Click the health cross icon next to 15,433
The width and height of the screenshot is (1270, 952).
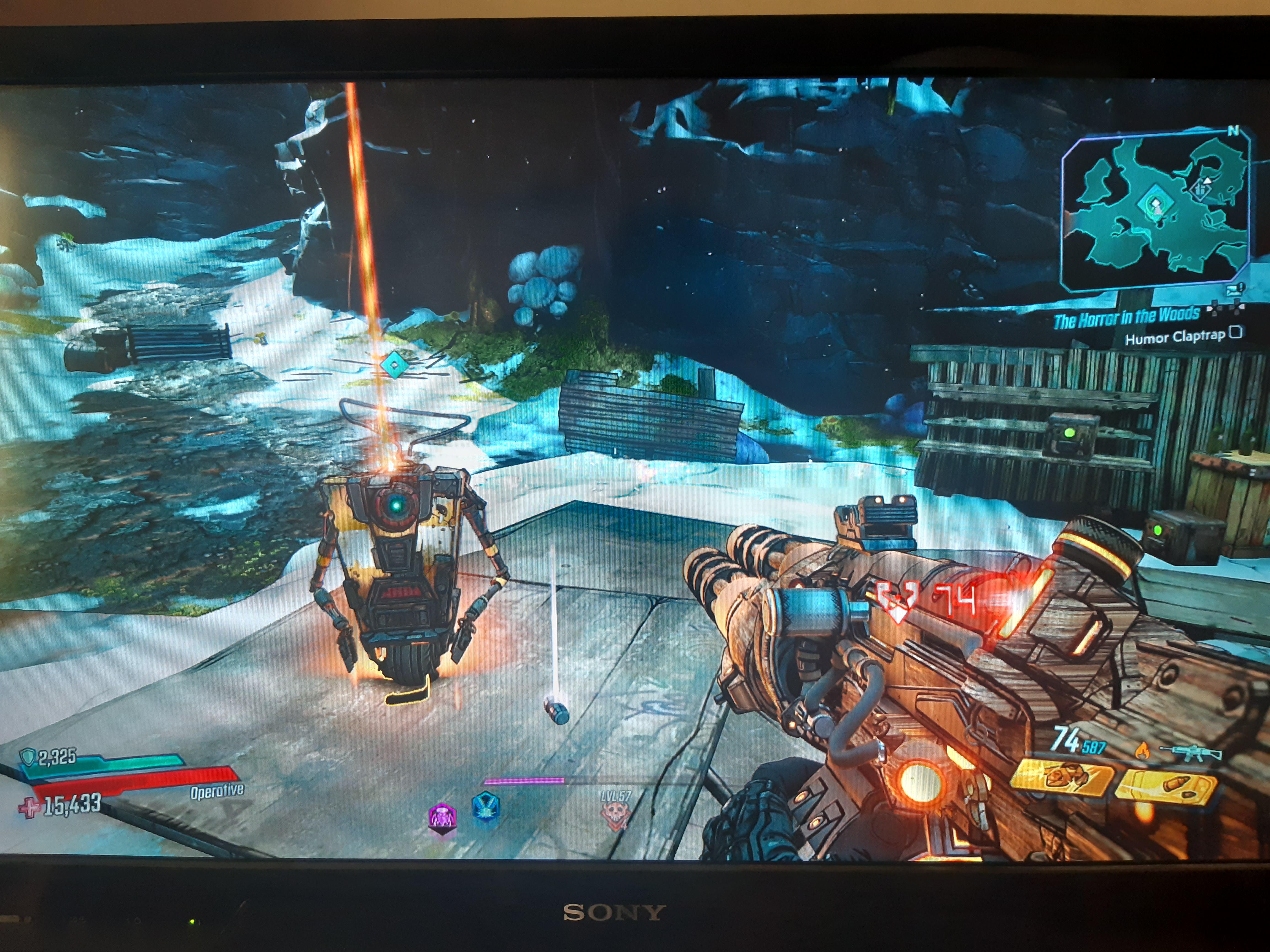pos(29,807)
